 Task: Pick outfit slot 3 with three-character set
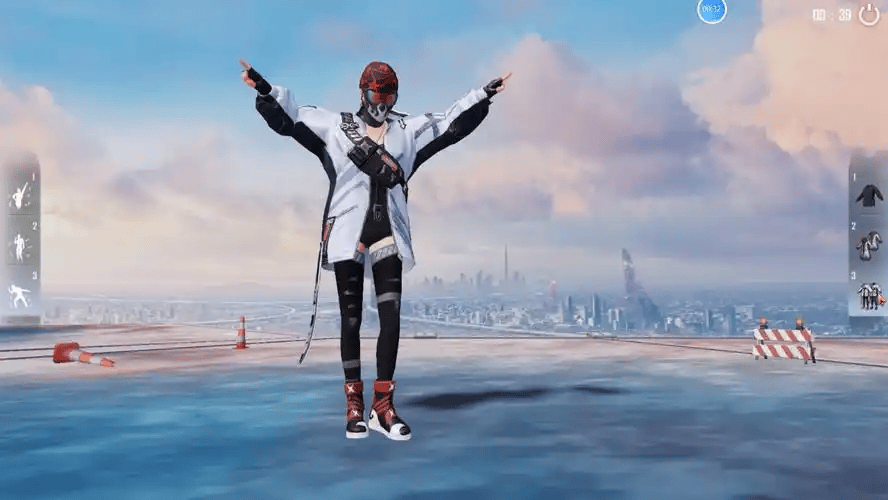(868, 295)
